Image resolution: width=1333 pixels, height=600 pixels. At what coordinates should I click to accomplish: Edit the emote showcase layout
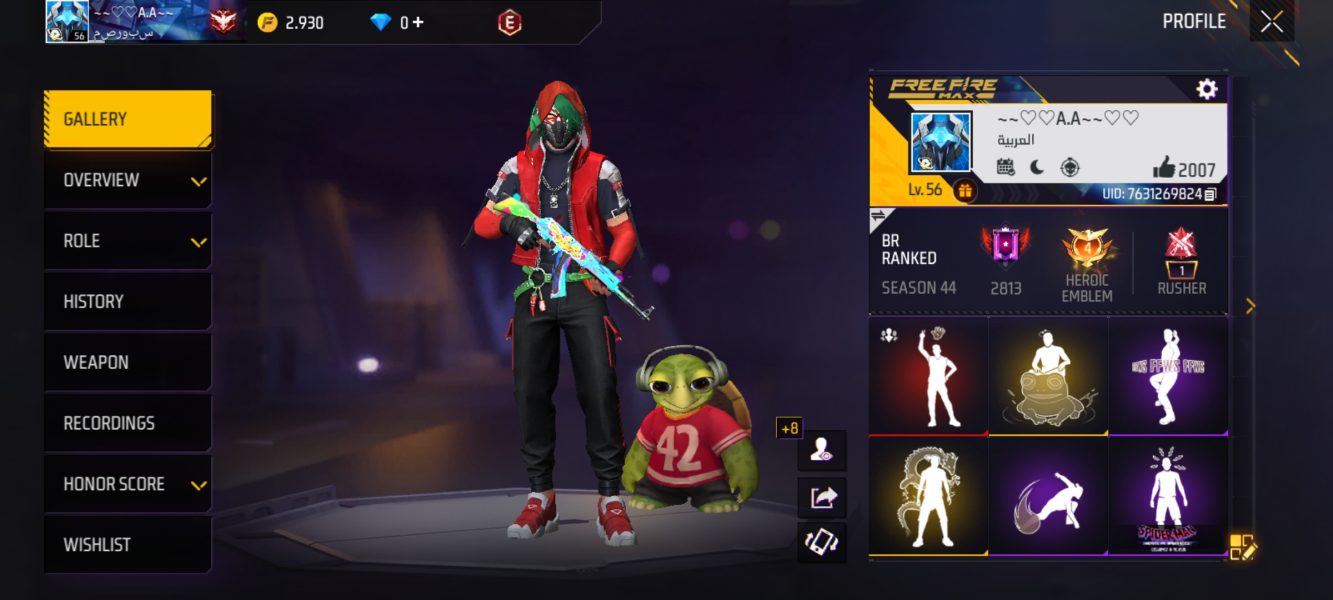[1242, 546]
